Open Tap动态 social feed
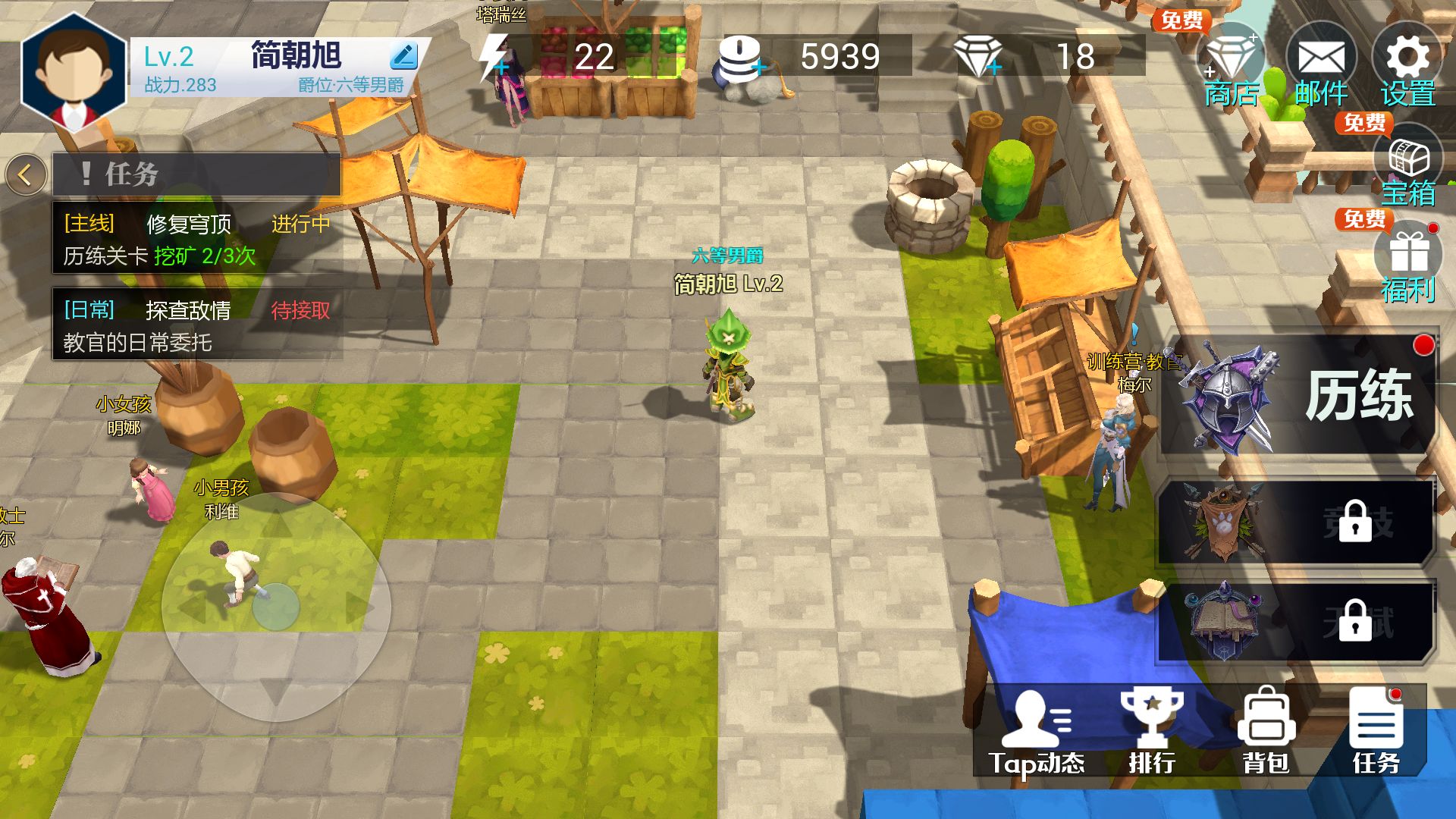The height and width of the screenshot is (819, 1456). (1037, 733)
